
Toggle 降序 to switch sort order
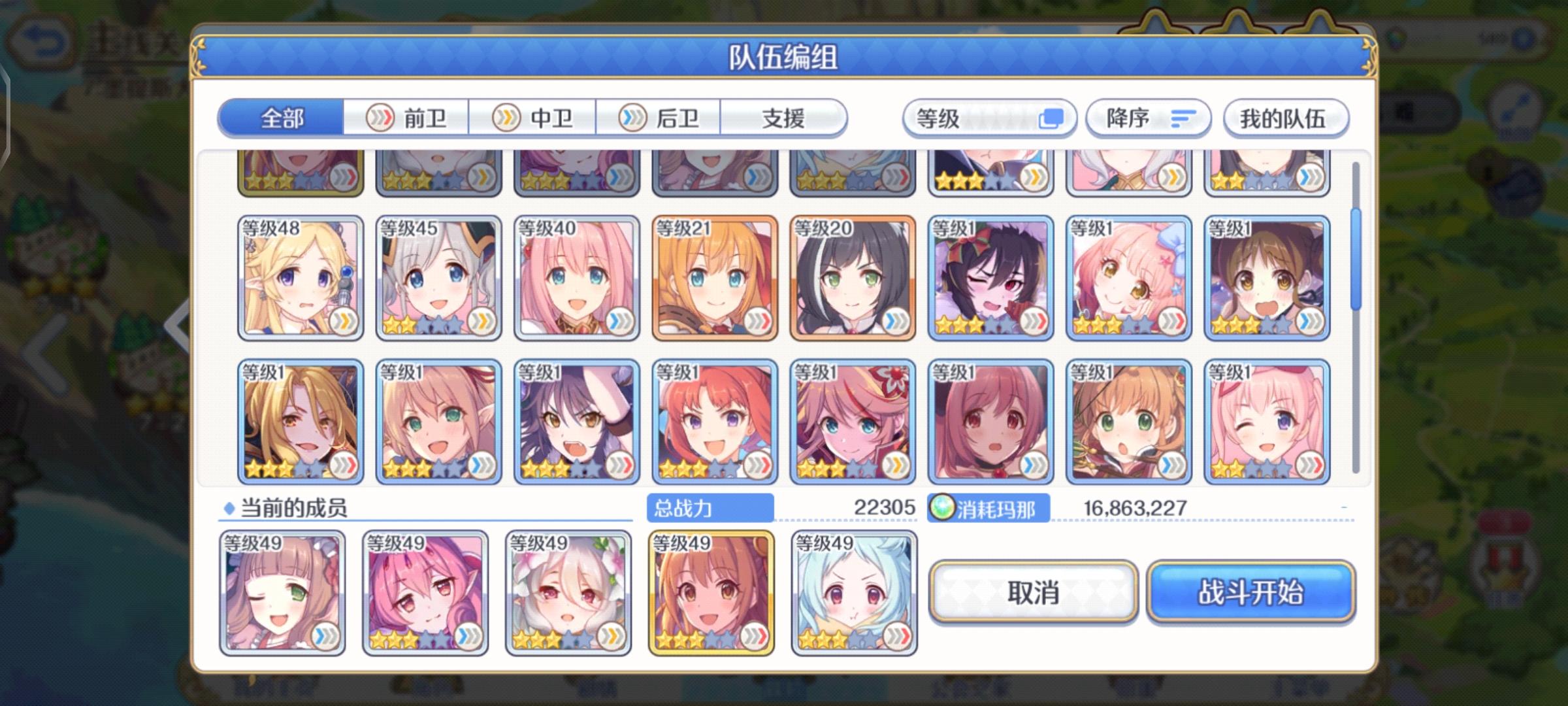1148,118
